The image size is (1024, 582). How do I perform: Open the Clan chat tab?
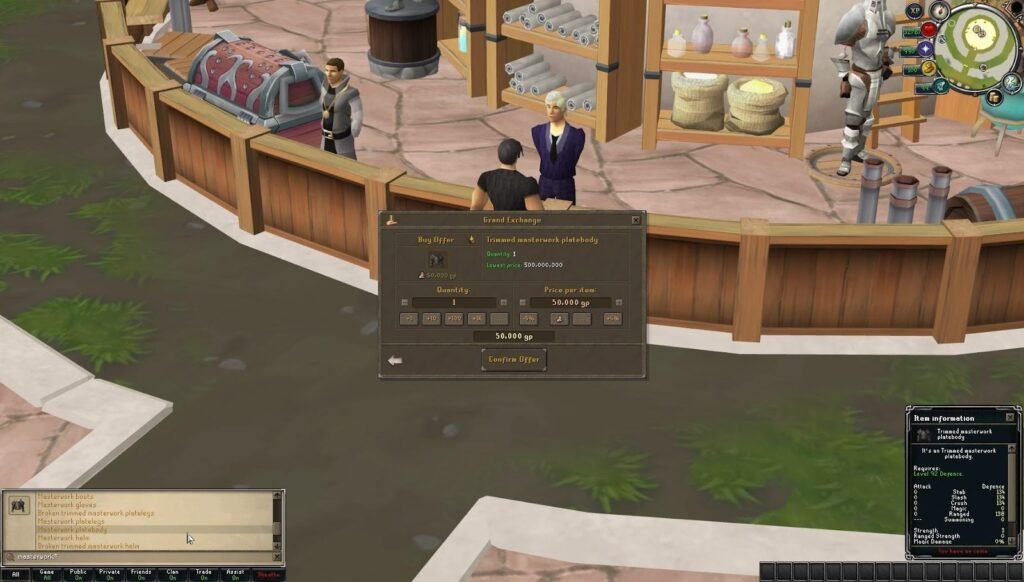pyautogui.click(x=172, y=575)
